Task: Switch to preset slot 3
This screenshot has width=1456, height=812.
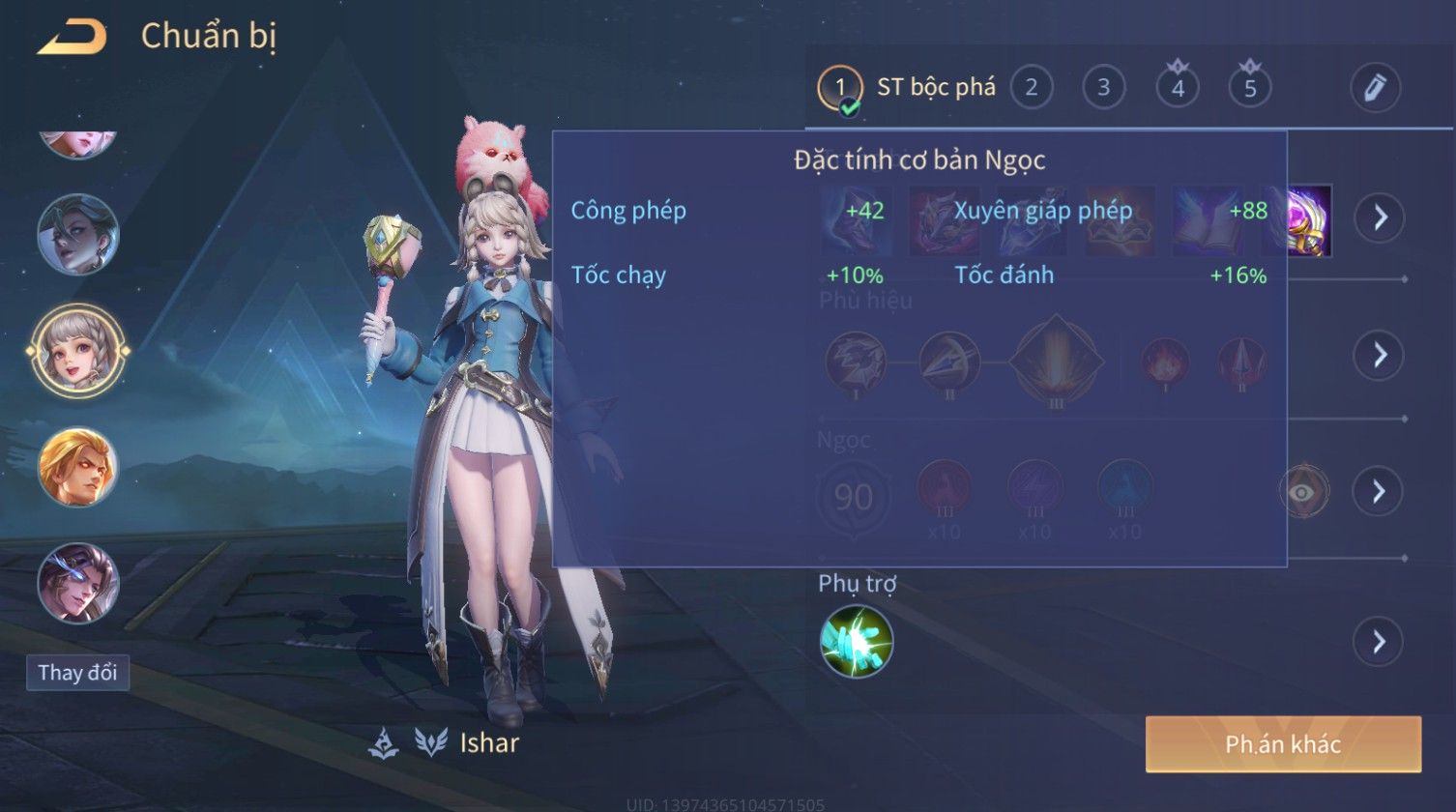Action: (1104, 88)
